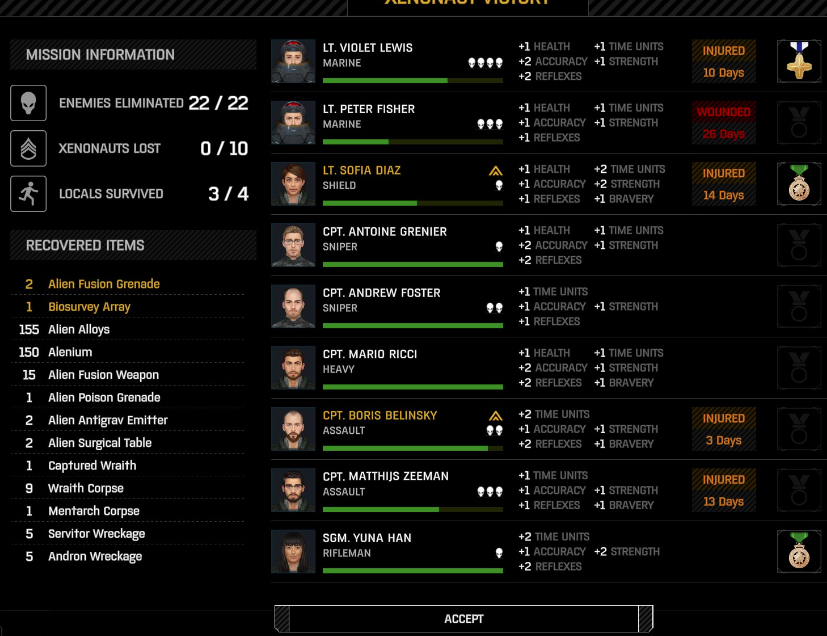Select Cpt. Boris Belinsky's name

pyautogui.click(x=380, y=415)
